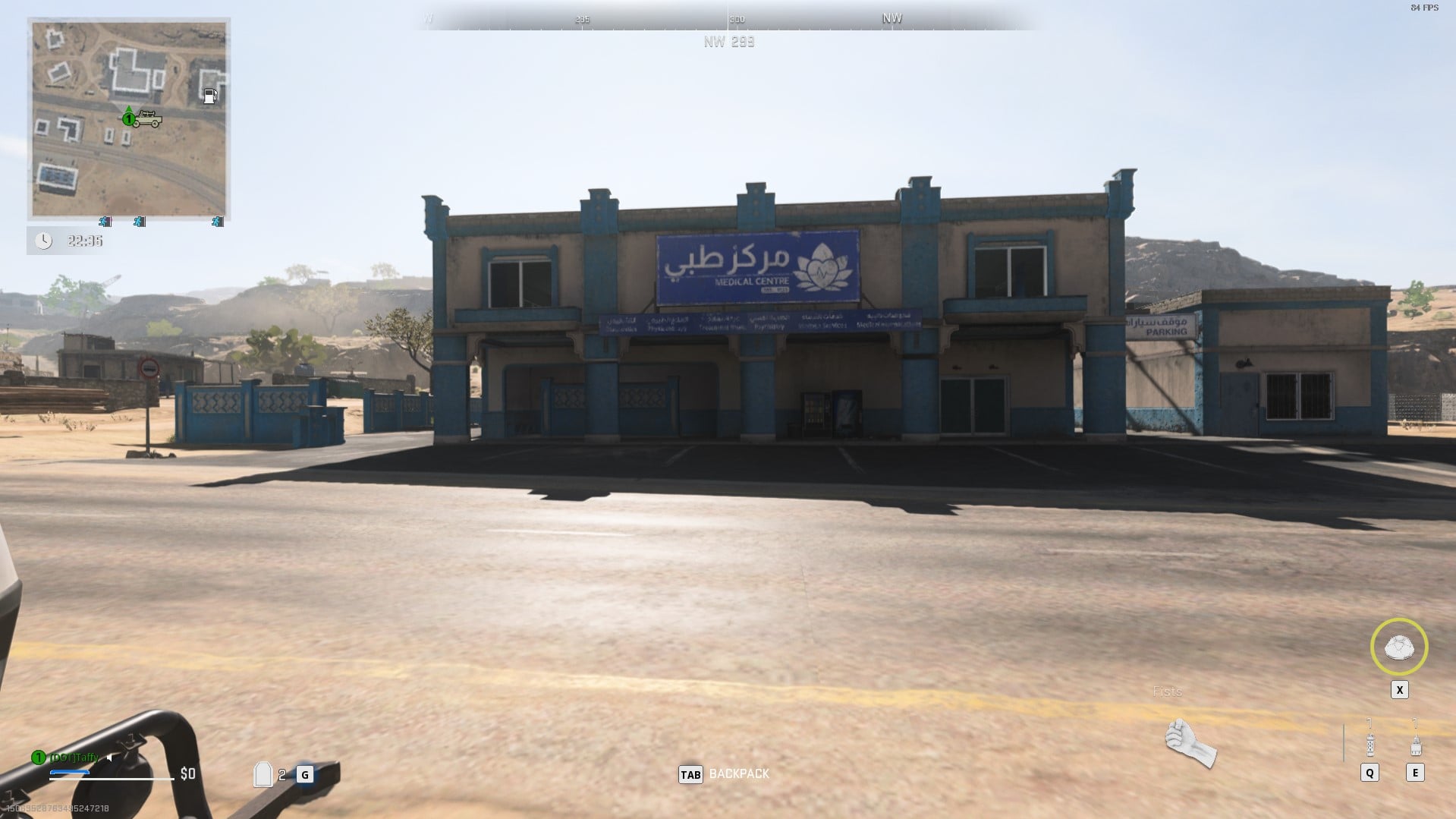The height and width of the screenshot is (819, 1456).
Task: Click the clock icon beside the 22:36 timer
Action: [x=45, y=239]
